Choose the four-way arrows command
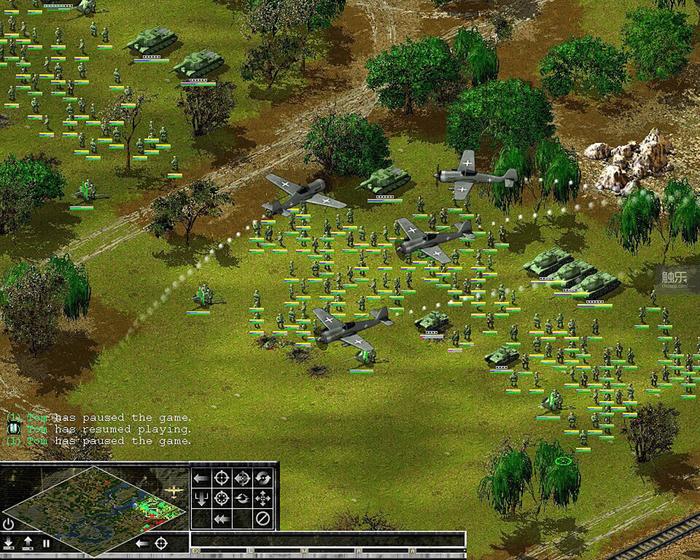Viewport: 700px width, 560px height. point(262,497)
